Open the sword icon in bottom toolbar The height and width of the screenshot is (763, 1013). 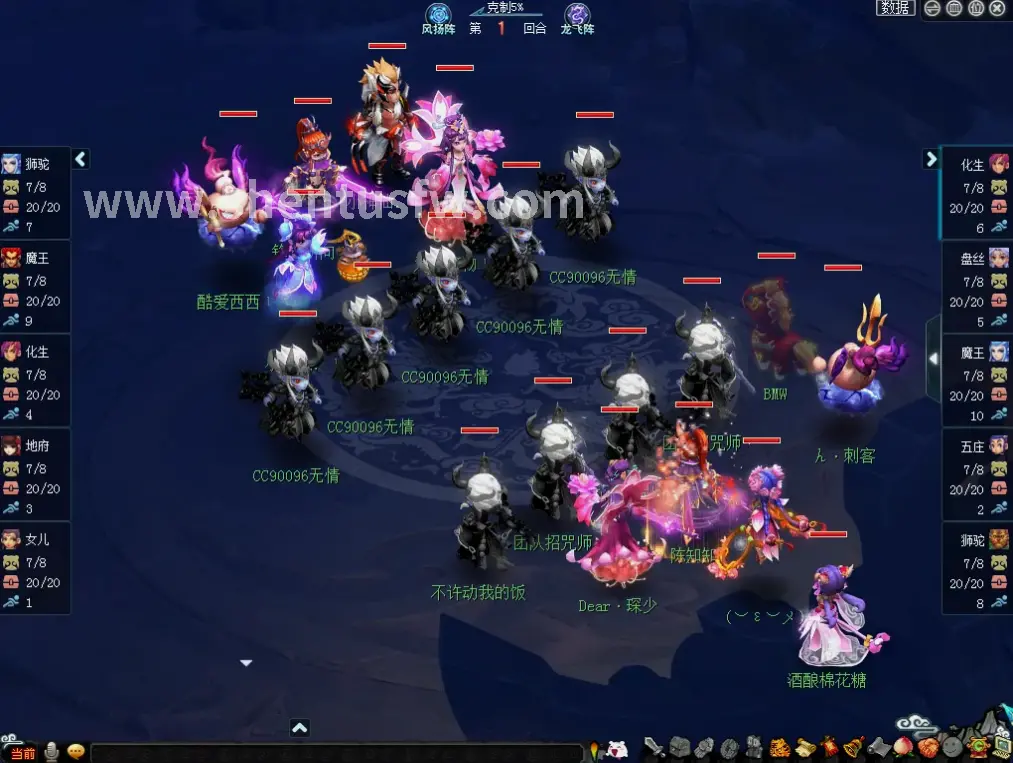tap(654, 746)
